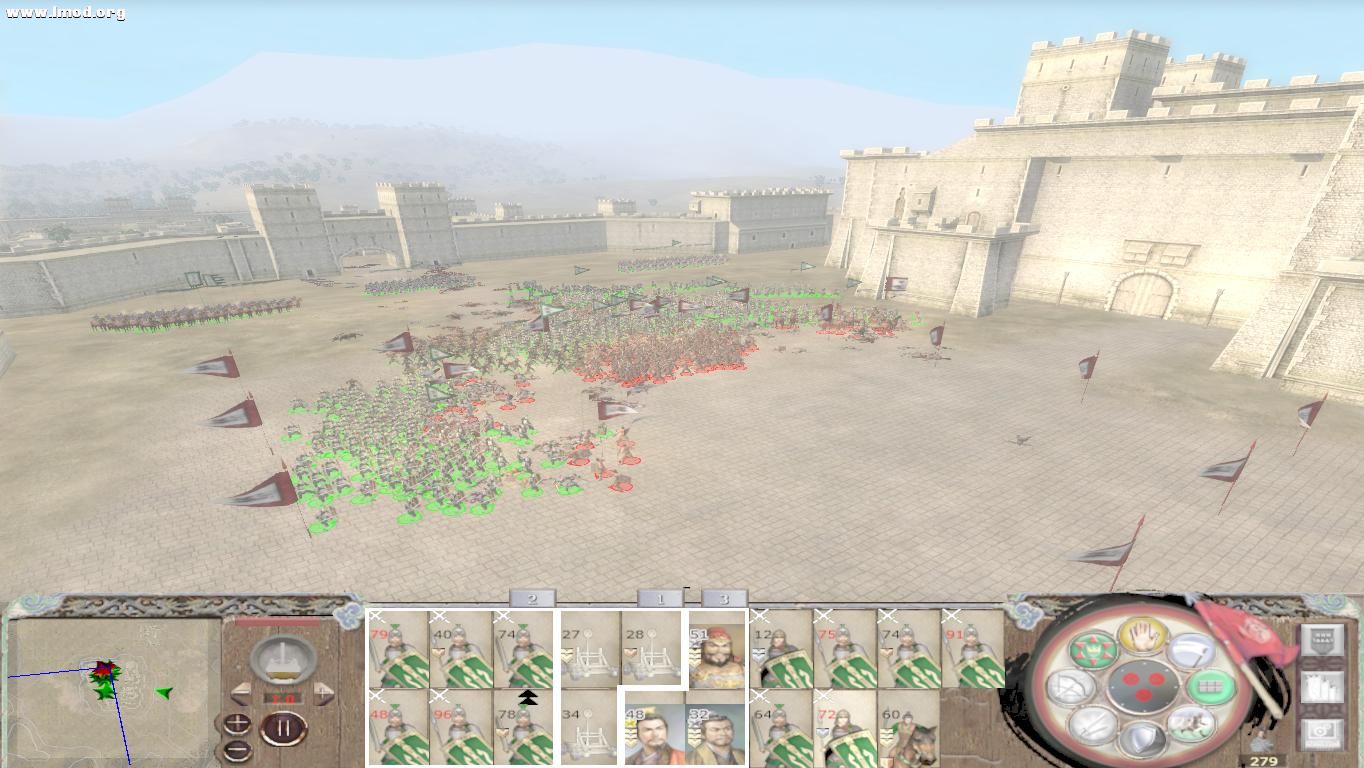Open the unit details scroll button top right
The image size is (1364, 768).
1322,642
